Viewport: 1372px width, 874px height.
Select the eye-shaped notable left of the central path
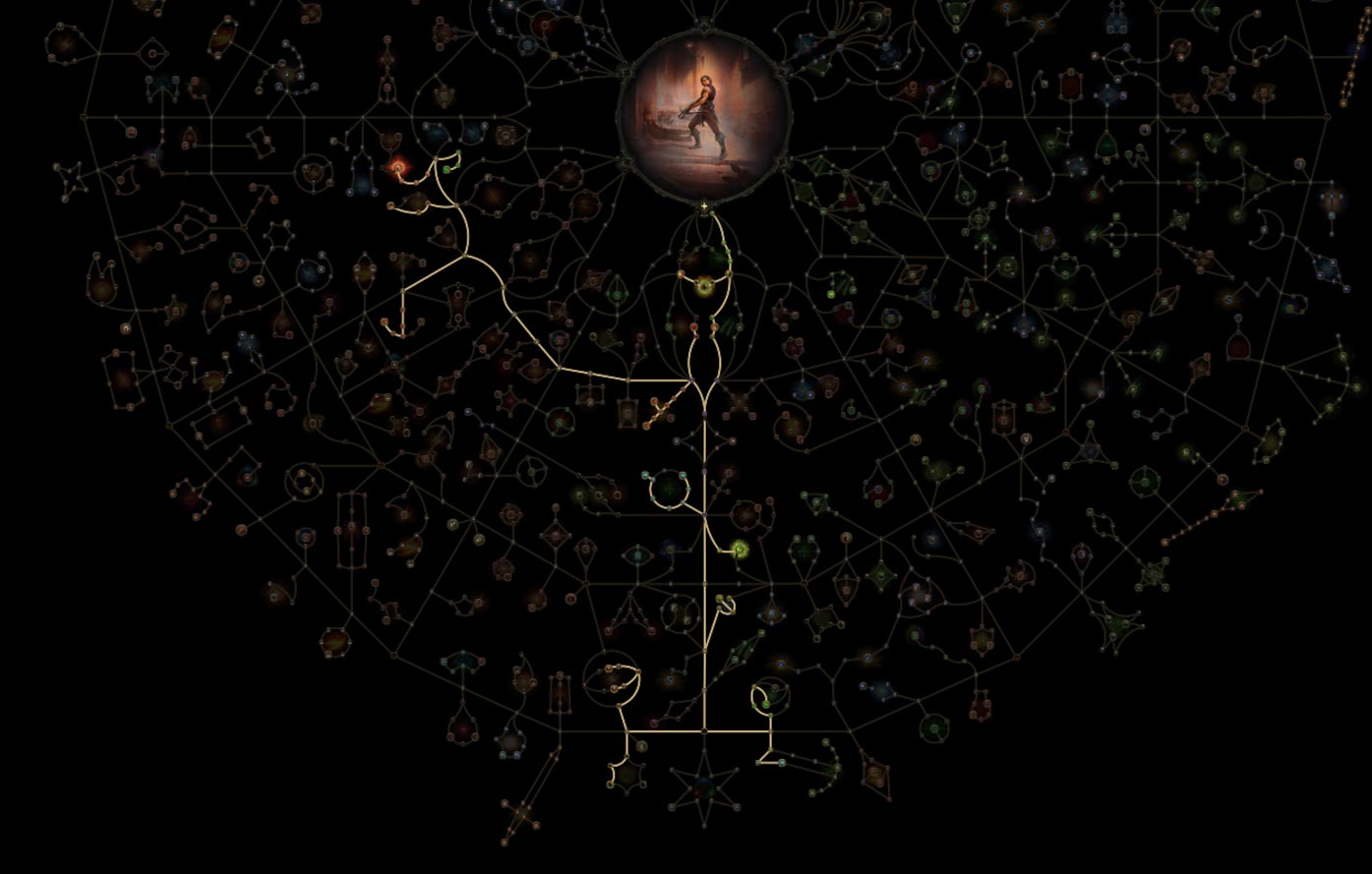[x=637, y=555]
